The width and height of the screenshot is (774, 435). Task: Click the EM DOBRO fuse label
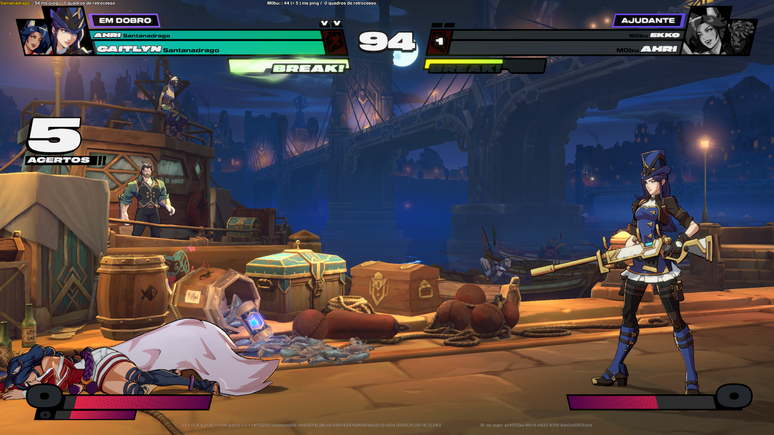(x=125, y=20)
